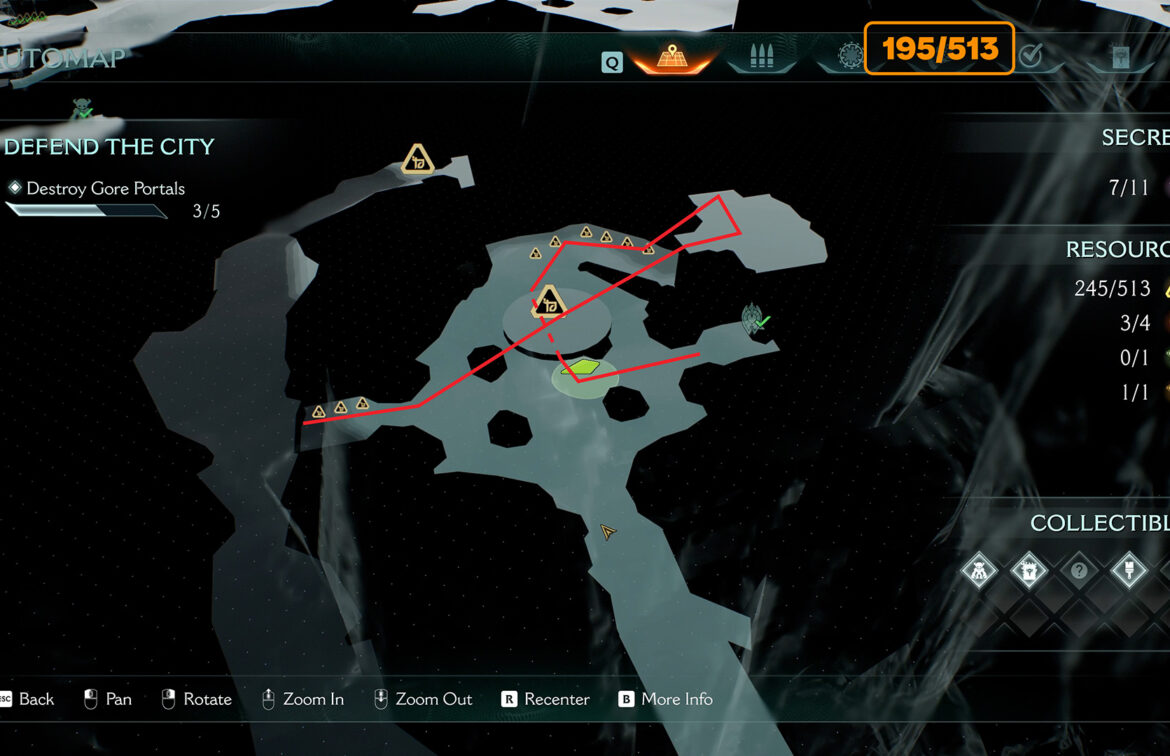Screen dimensions: 1170x756
Task: Click the Destroy Gore Portals objective
Action: 105,188
